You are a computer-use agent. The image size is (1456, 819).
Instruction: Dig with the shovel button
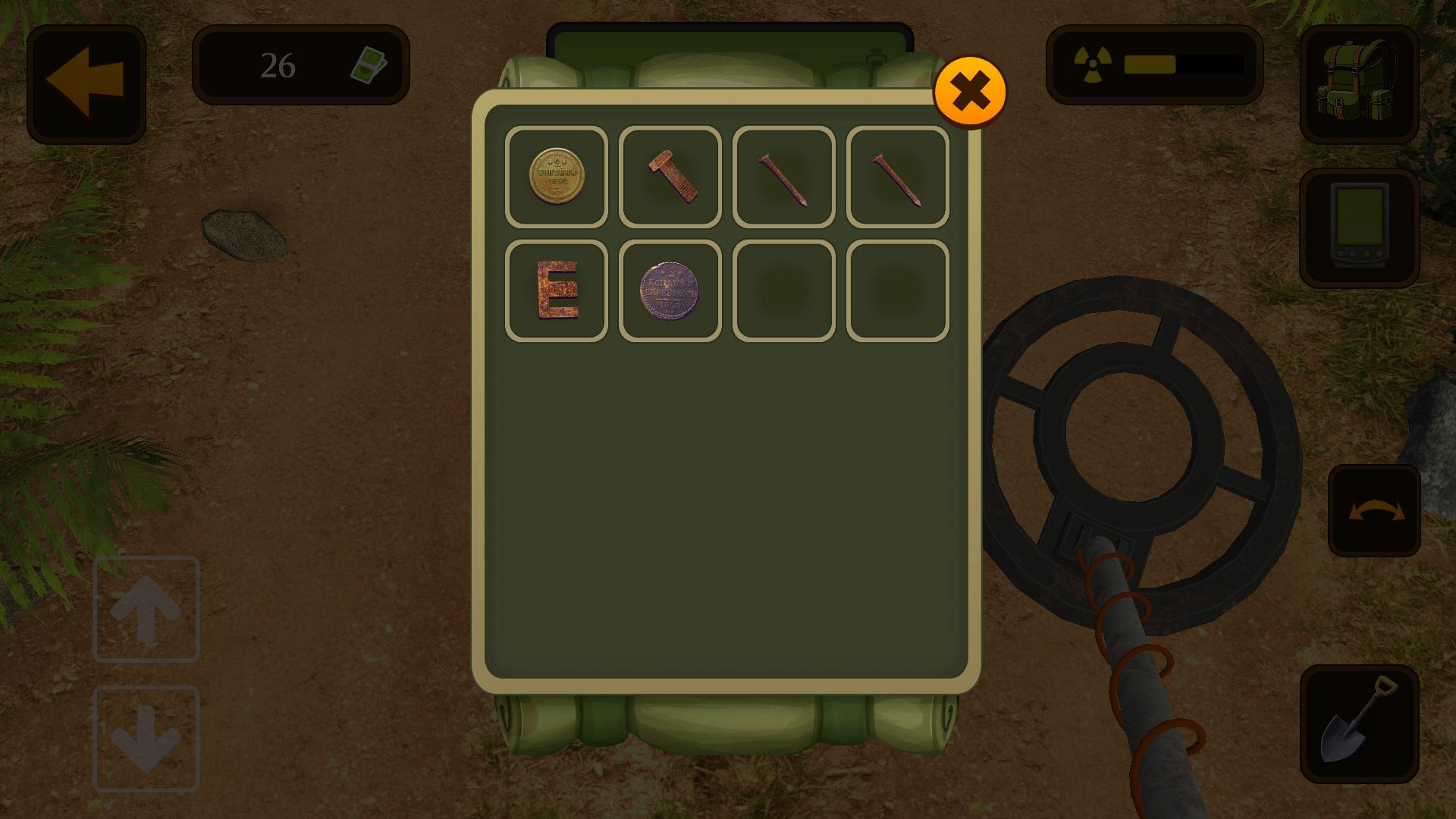[x=1359, y=723]
